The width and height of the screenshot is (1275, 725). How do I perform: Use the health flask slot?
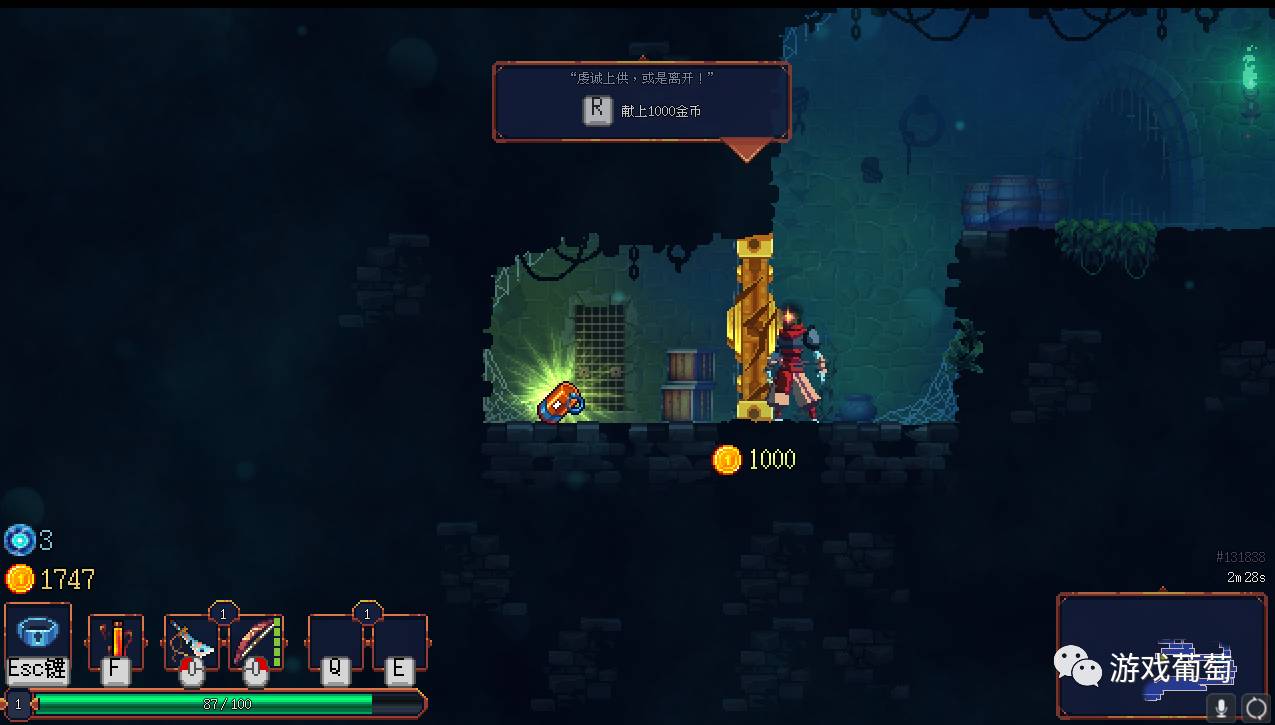coord(116,640)
